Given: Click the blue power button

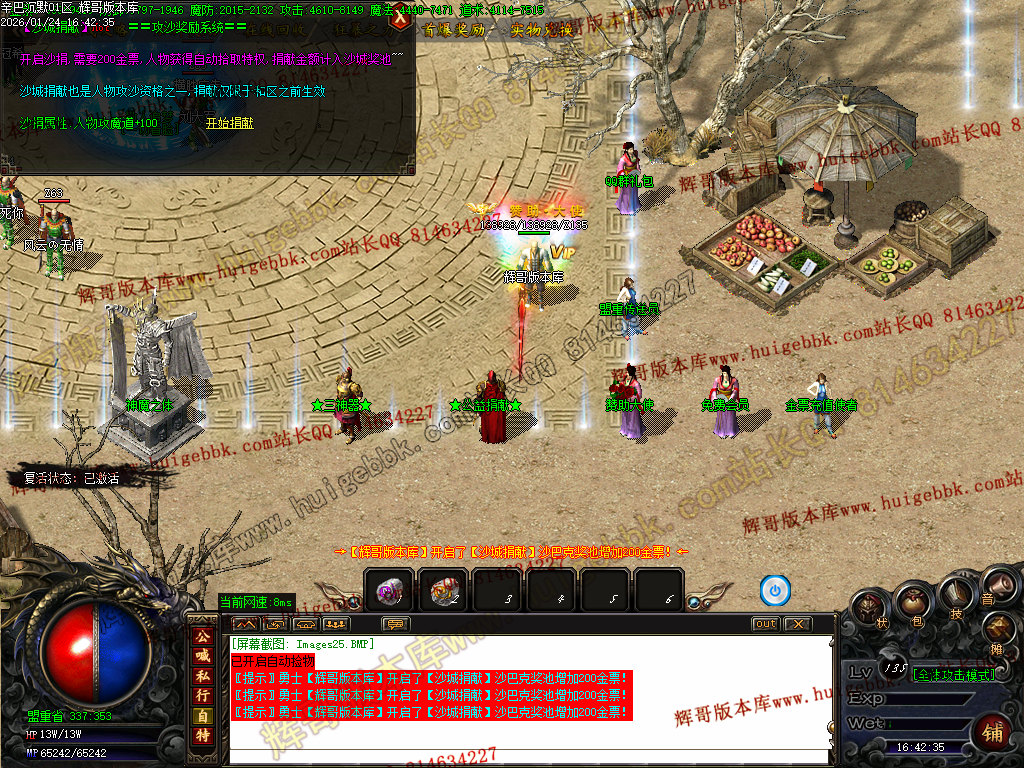Looking at the screenshot, I should pos(775,591).
